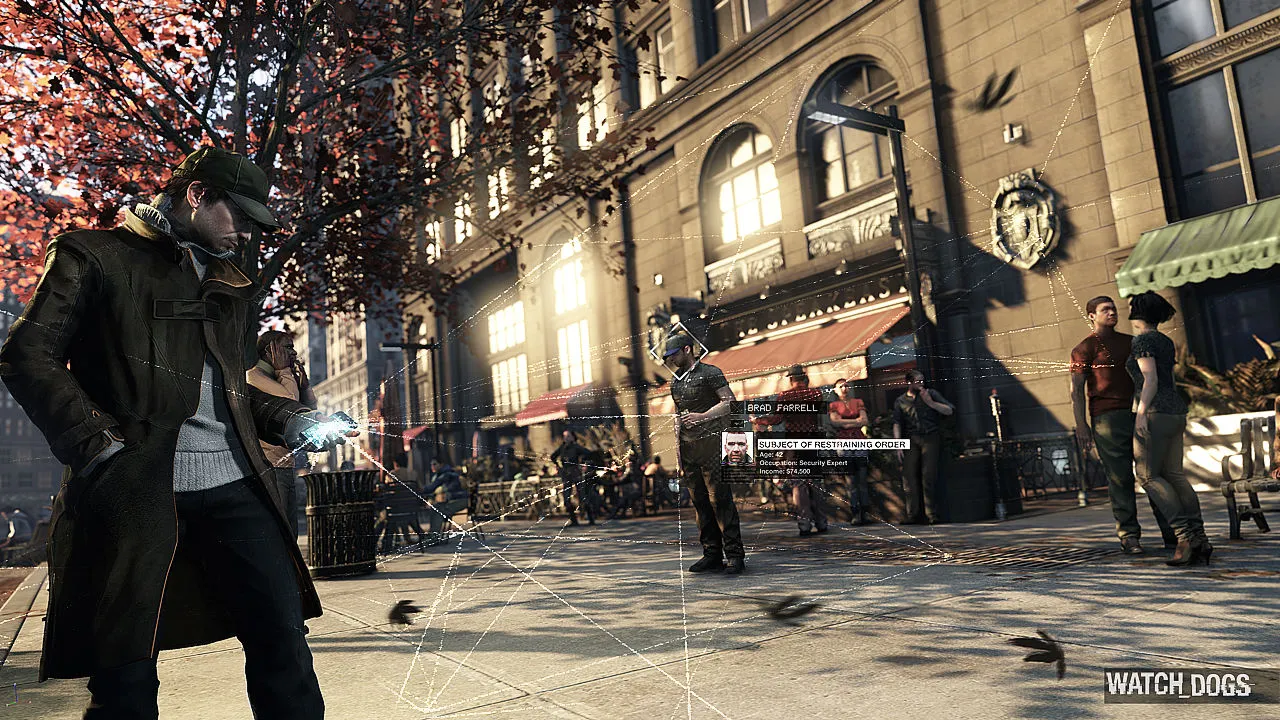Click the Occupation: Security Expert text link
The width and height of the screenshot is (1280, 720).
pyautogui.click(x=802, y=462)
